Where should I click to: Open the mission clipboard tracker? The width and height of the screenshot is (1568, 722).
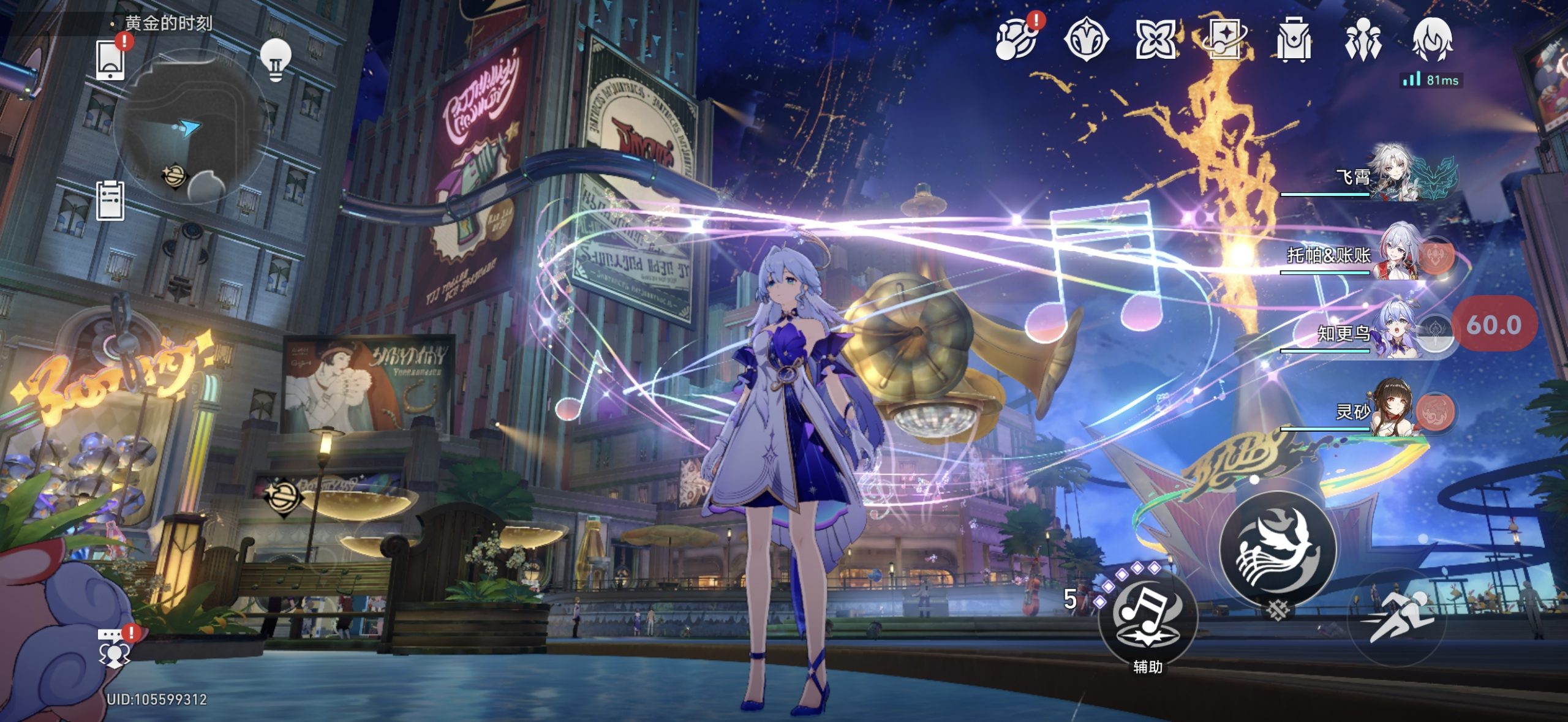tap(111, 201)
